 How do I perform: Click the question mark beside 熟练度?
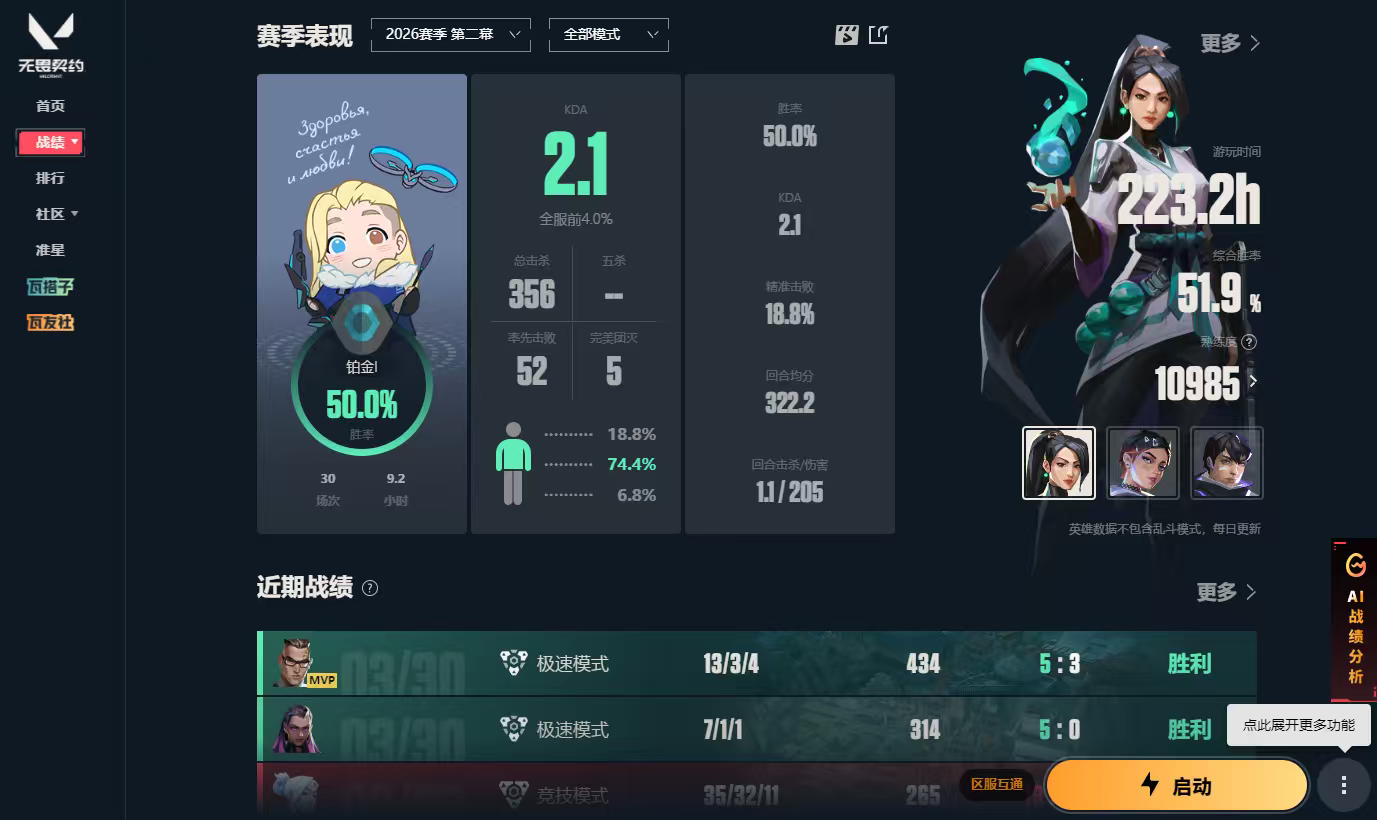pos(1249,341)
